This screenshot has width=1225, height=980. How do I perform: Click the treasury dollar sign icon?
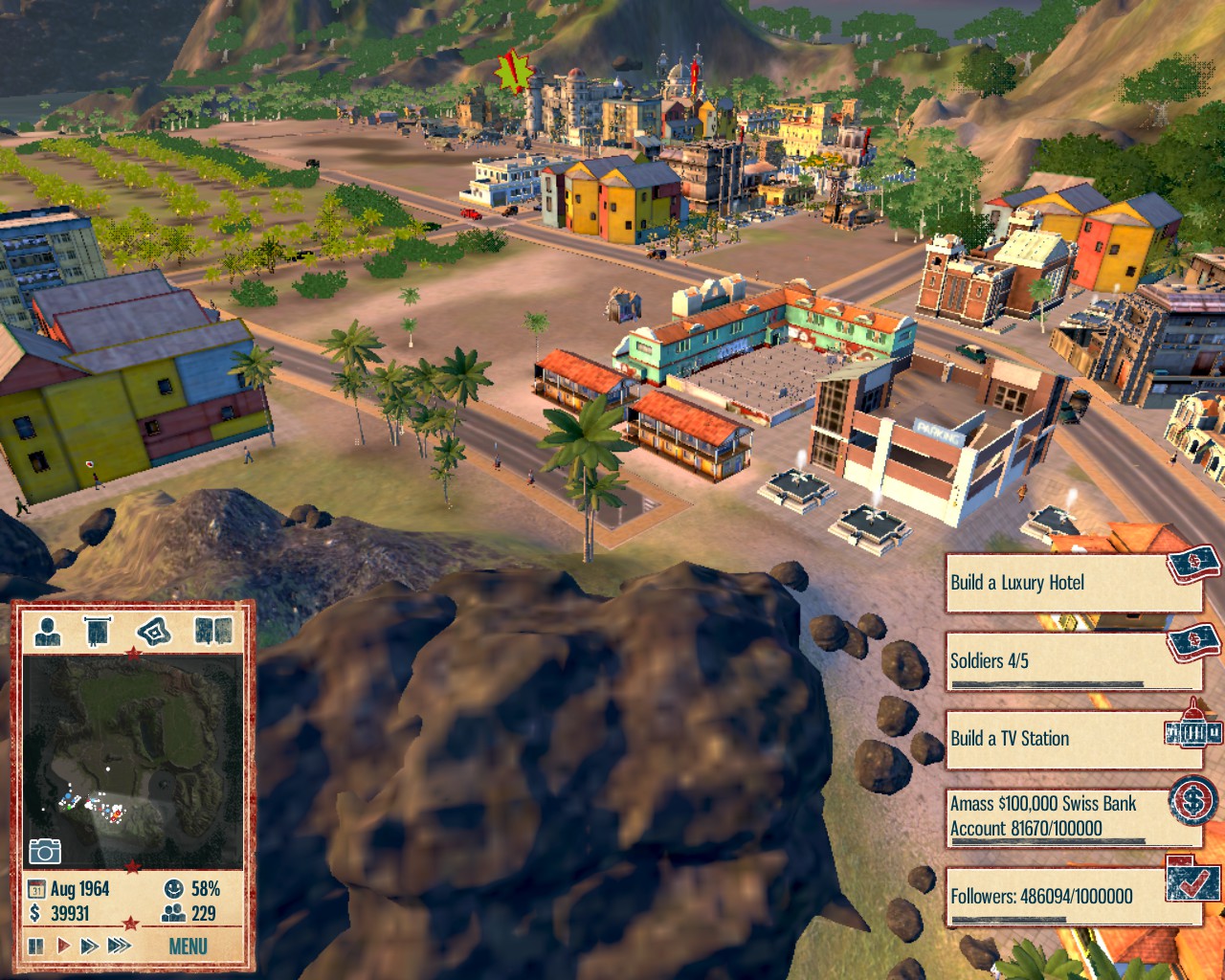[x=36, y=913]
